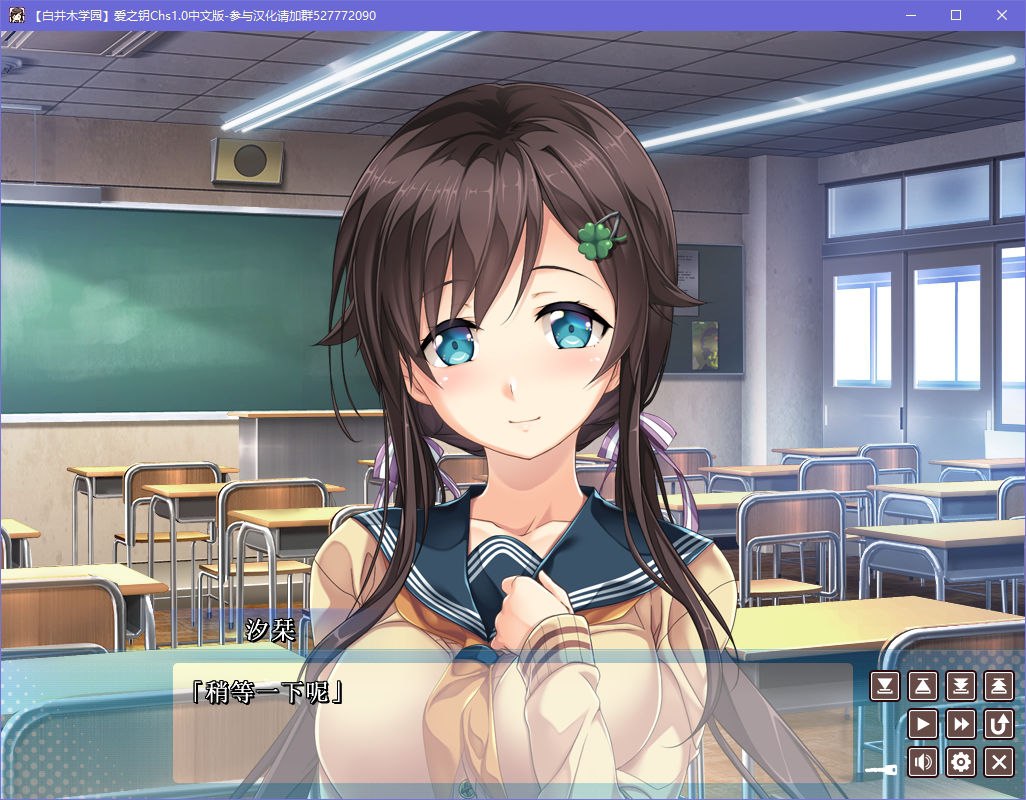The width and height of the screenshot is (1026, 800).
Task: Maximize the game window
Action: click(956, 15)
